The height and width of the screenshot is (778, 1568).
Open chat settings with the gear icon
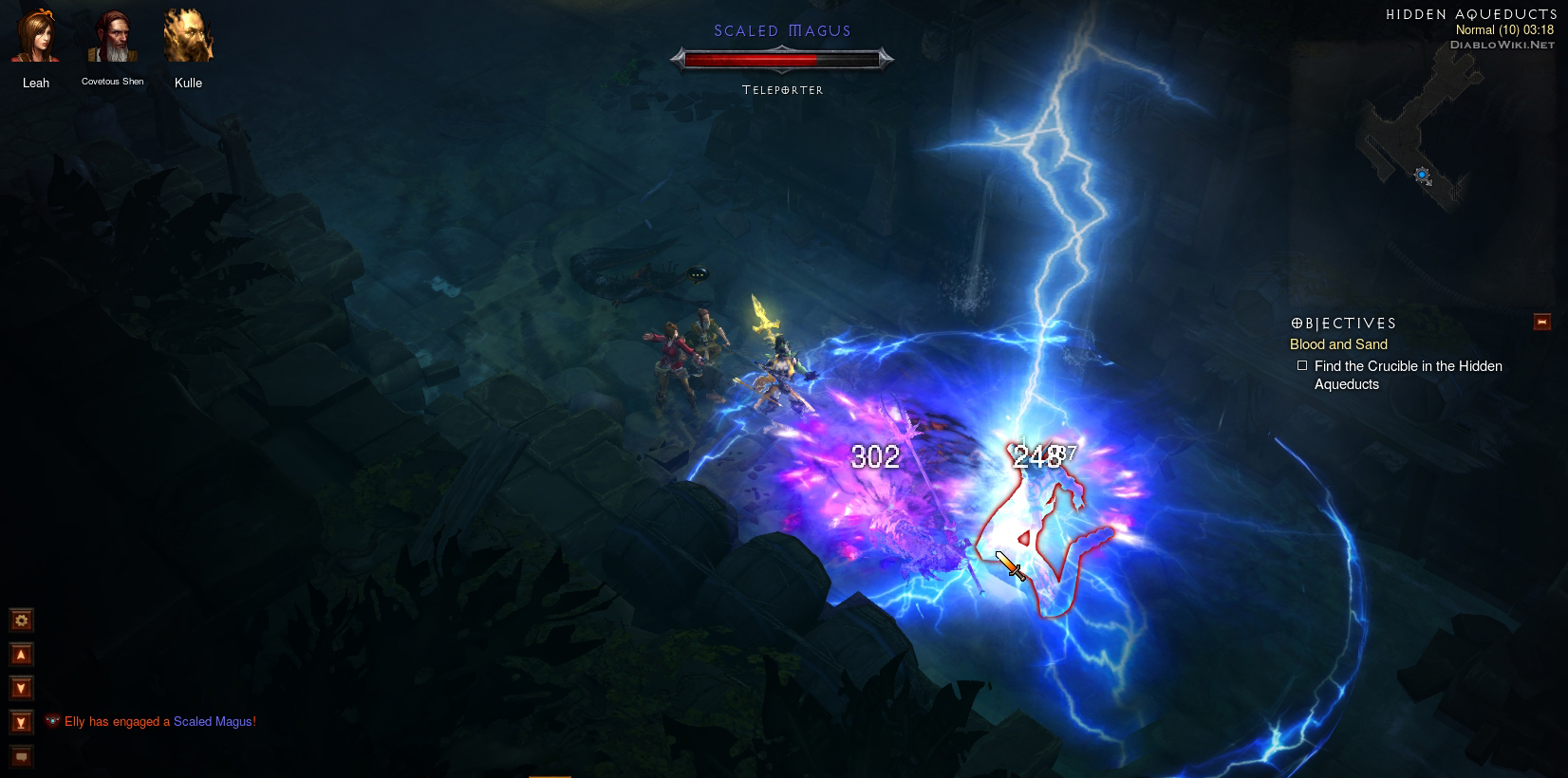(22, 621)
